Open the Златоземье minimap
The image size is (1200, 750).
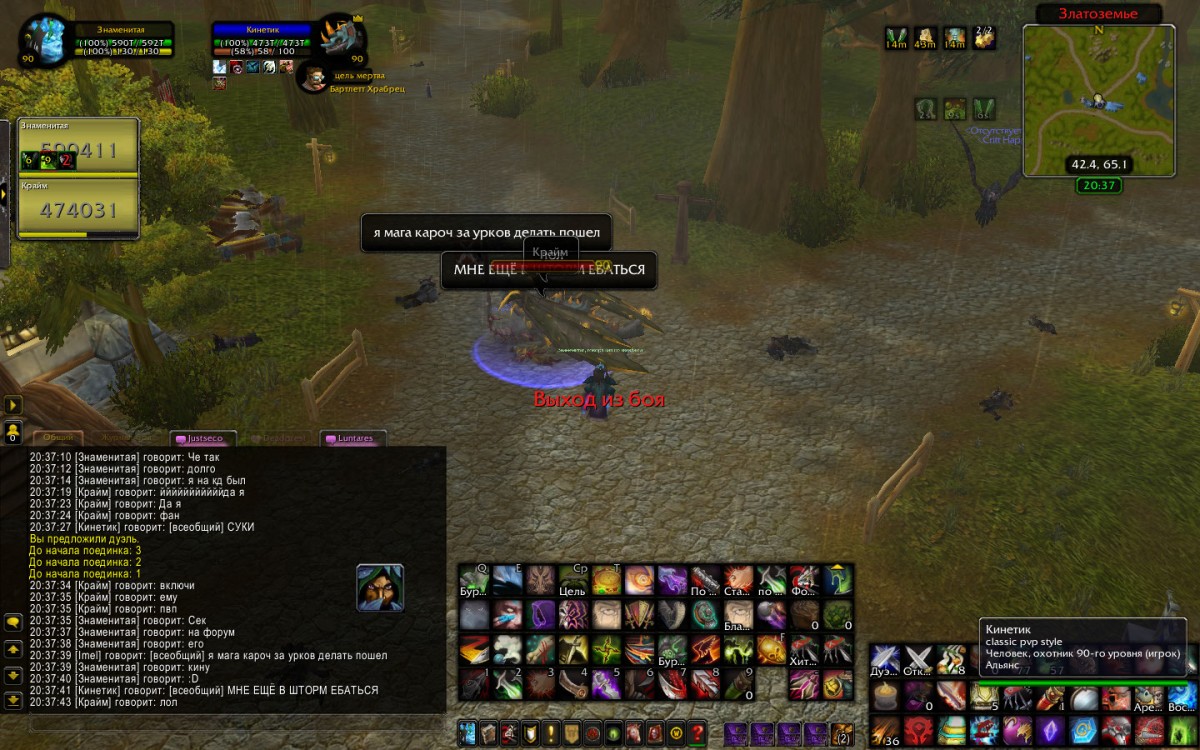(1098, 100)
